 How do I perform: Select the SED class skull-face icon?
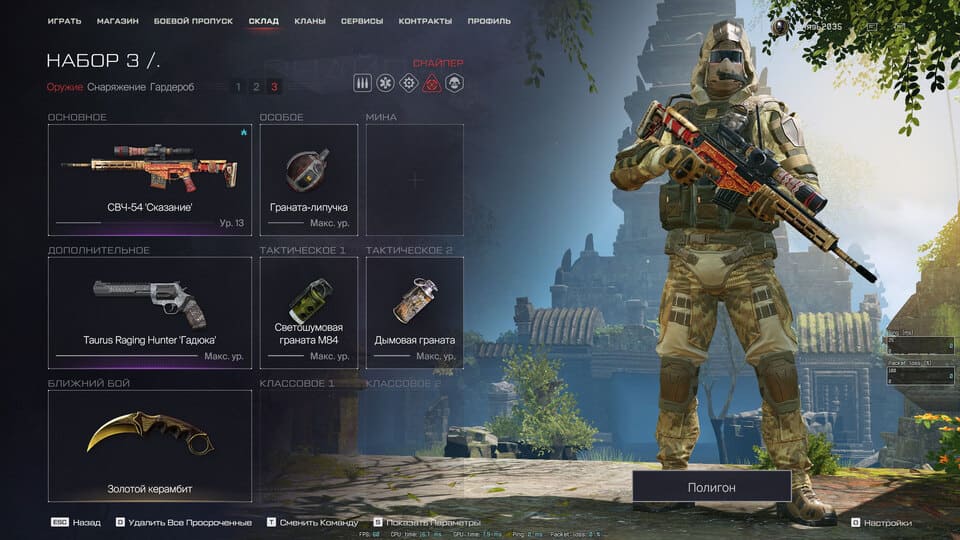click(x=454, y=83)
